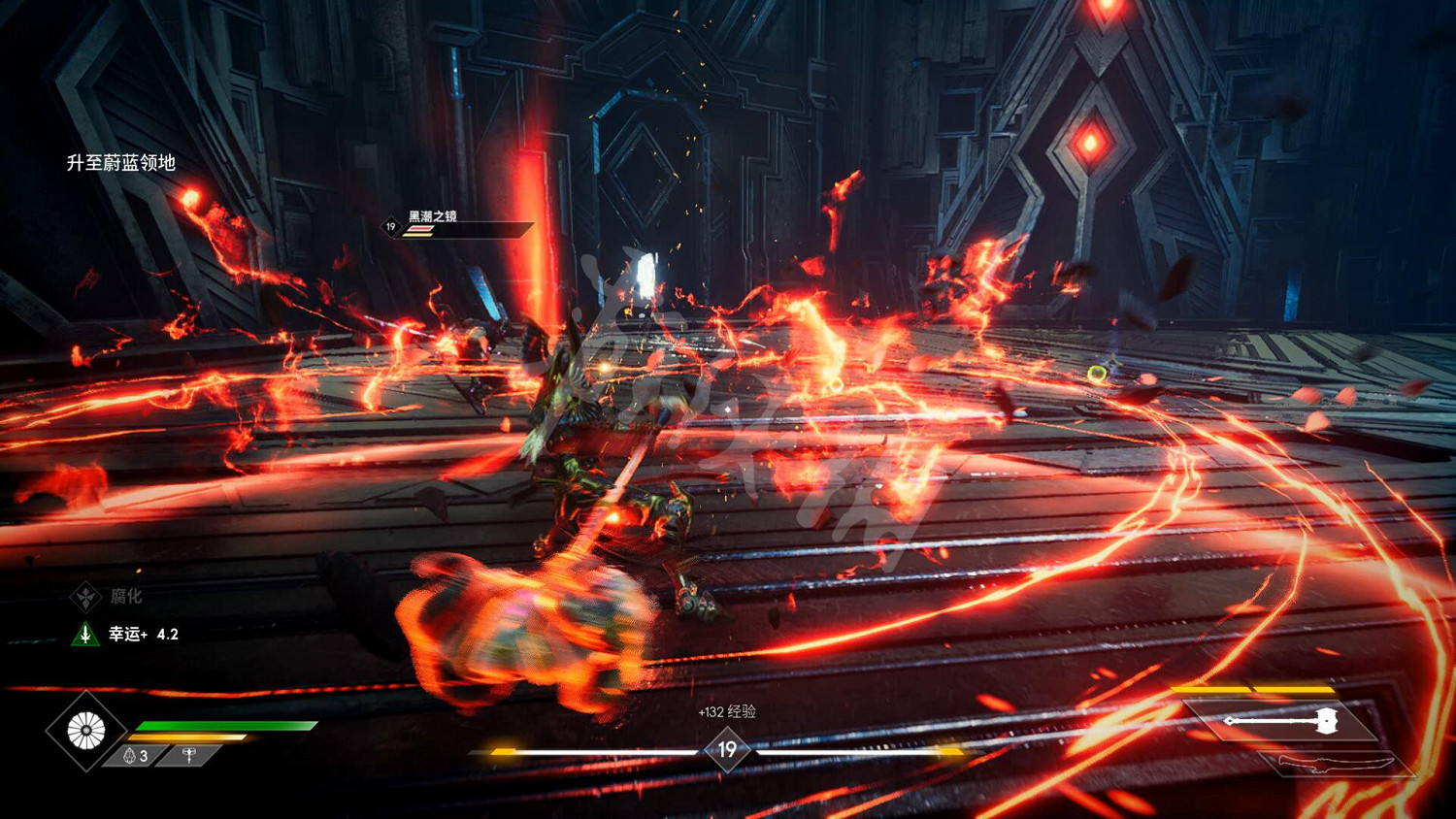Click the 幸运+ buff icon
Viewport: 1456px width, 819px height.
pos(85,635)
